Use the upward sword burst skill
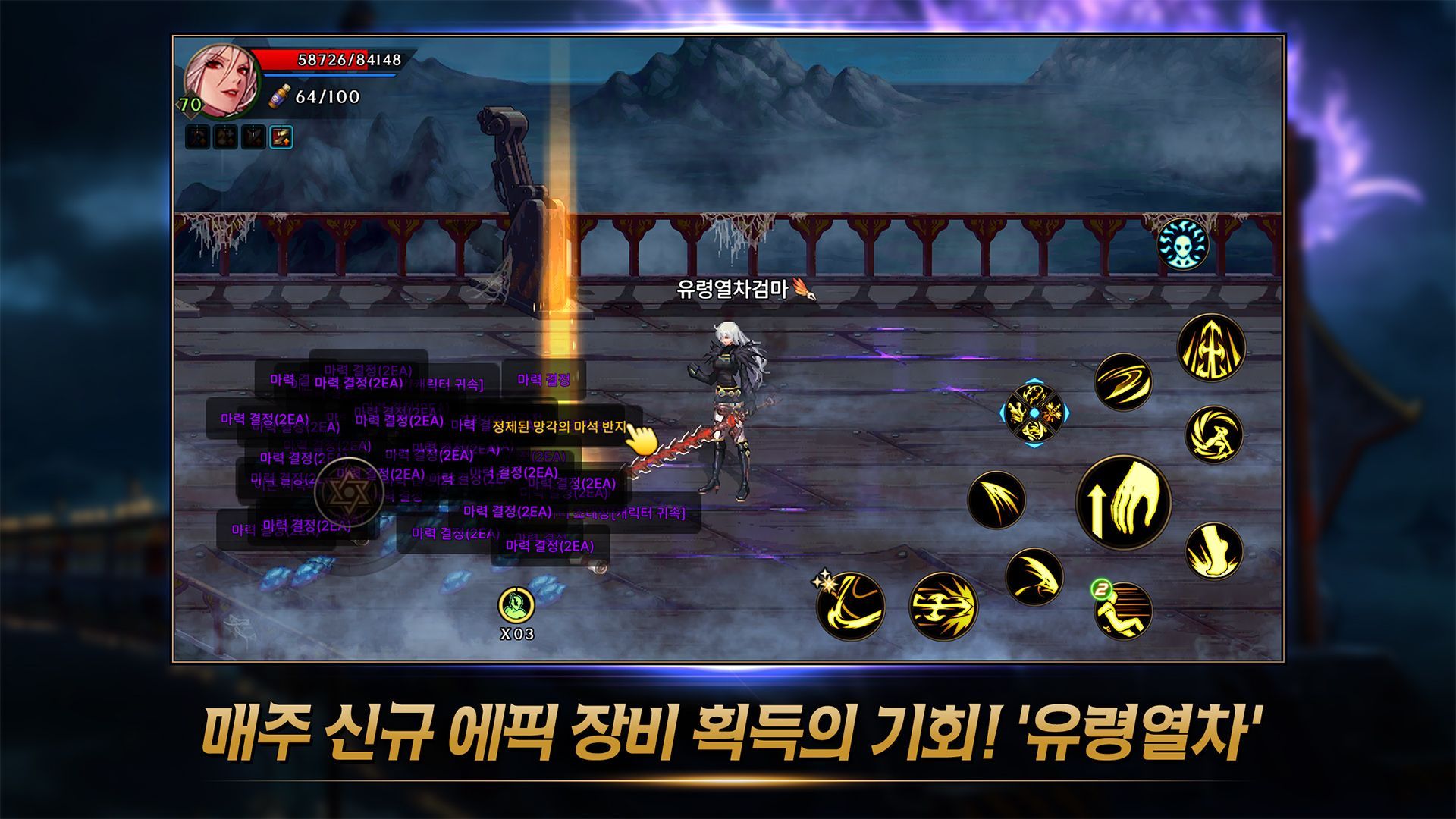This screenshot has width=1456, height=819. pos(1211,348)
